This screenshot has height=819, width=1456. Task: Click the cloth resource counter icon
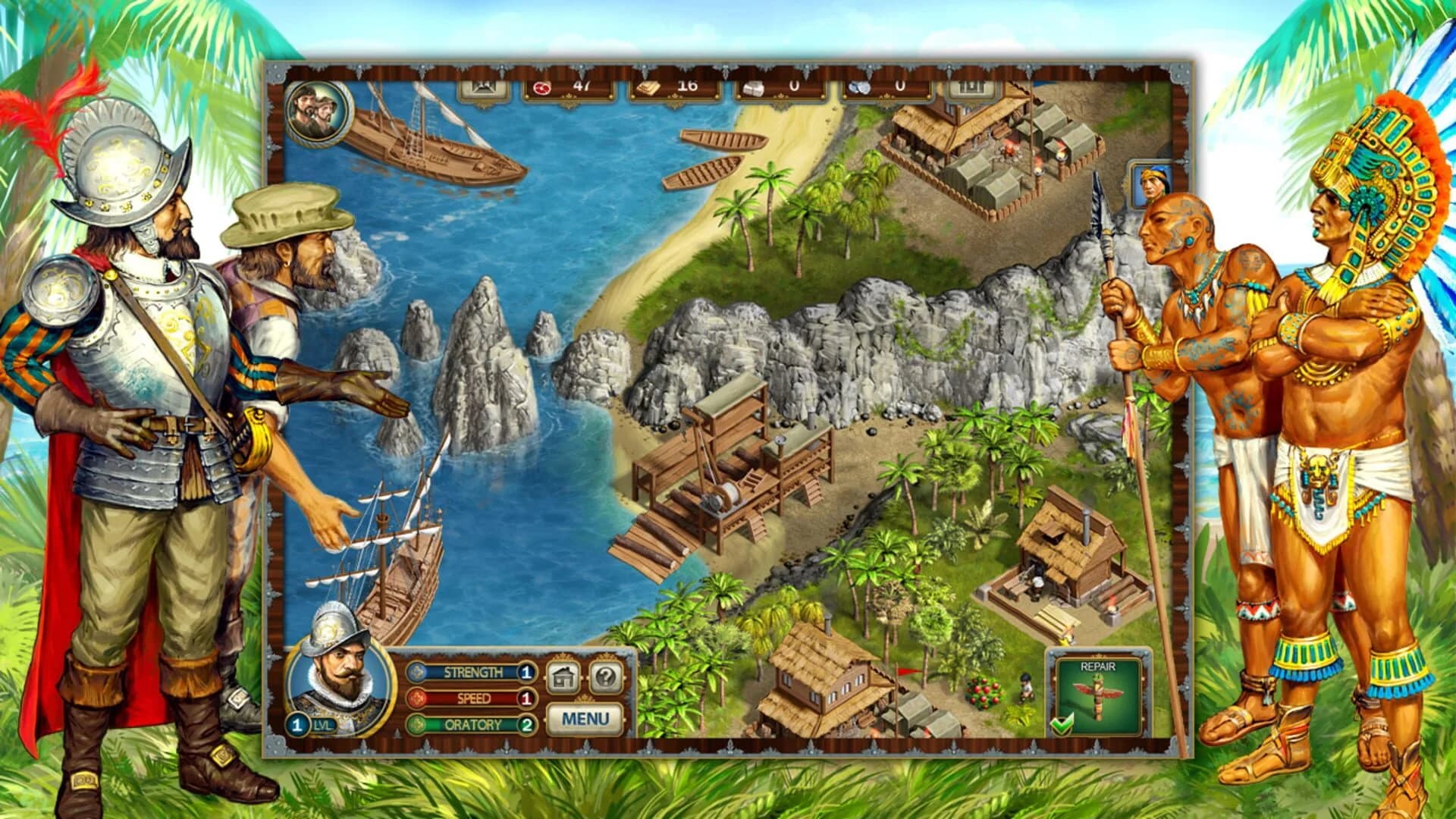(755, 89)
